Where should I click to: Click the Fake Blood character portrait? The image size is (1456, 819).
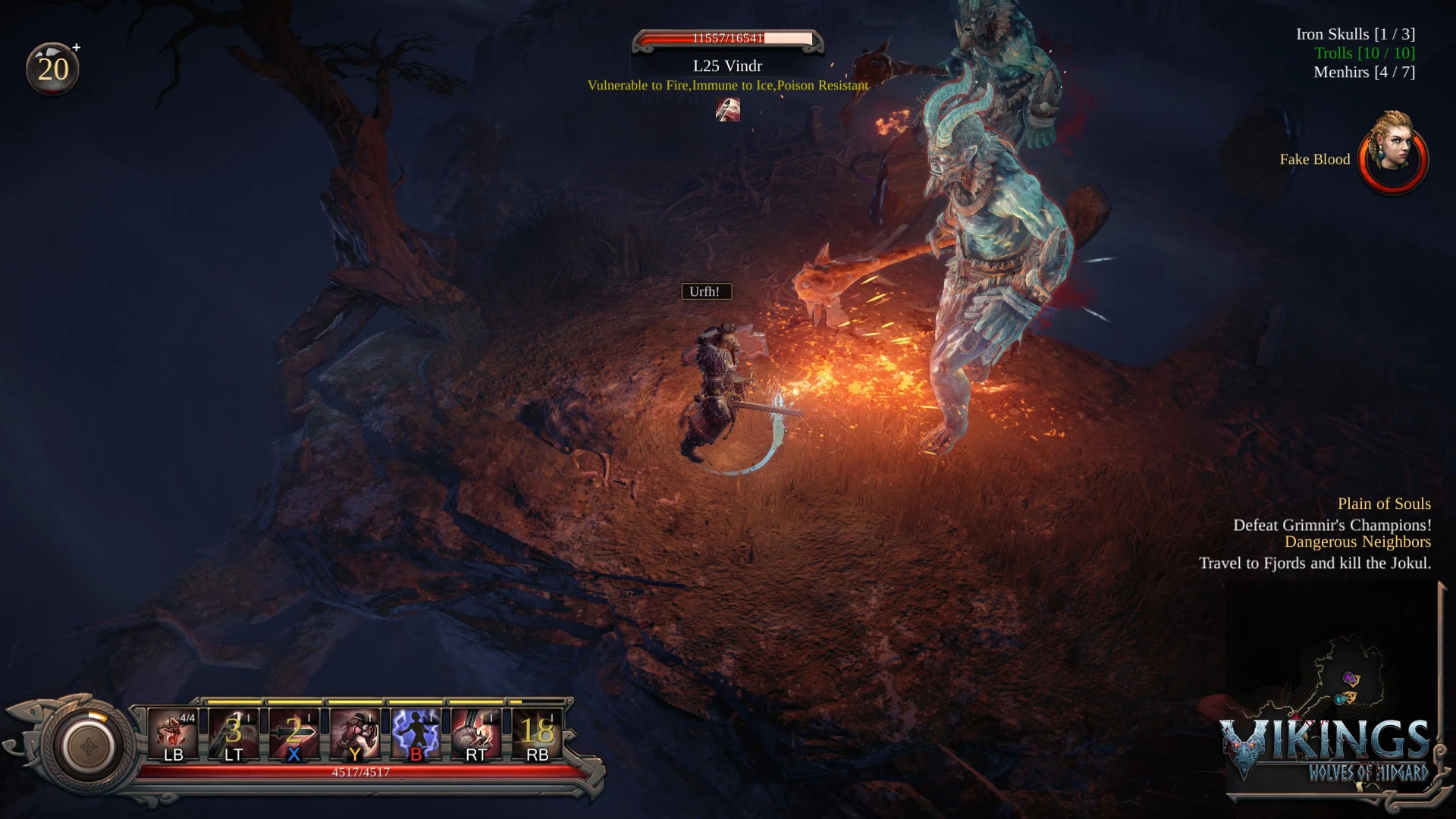[x=1392, y=154]
